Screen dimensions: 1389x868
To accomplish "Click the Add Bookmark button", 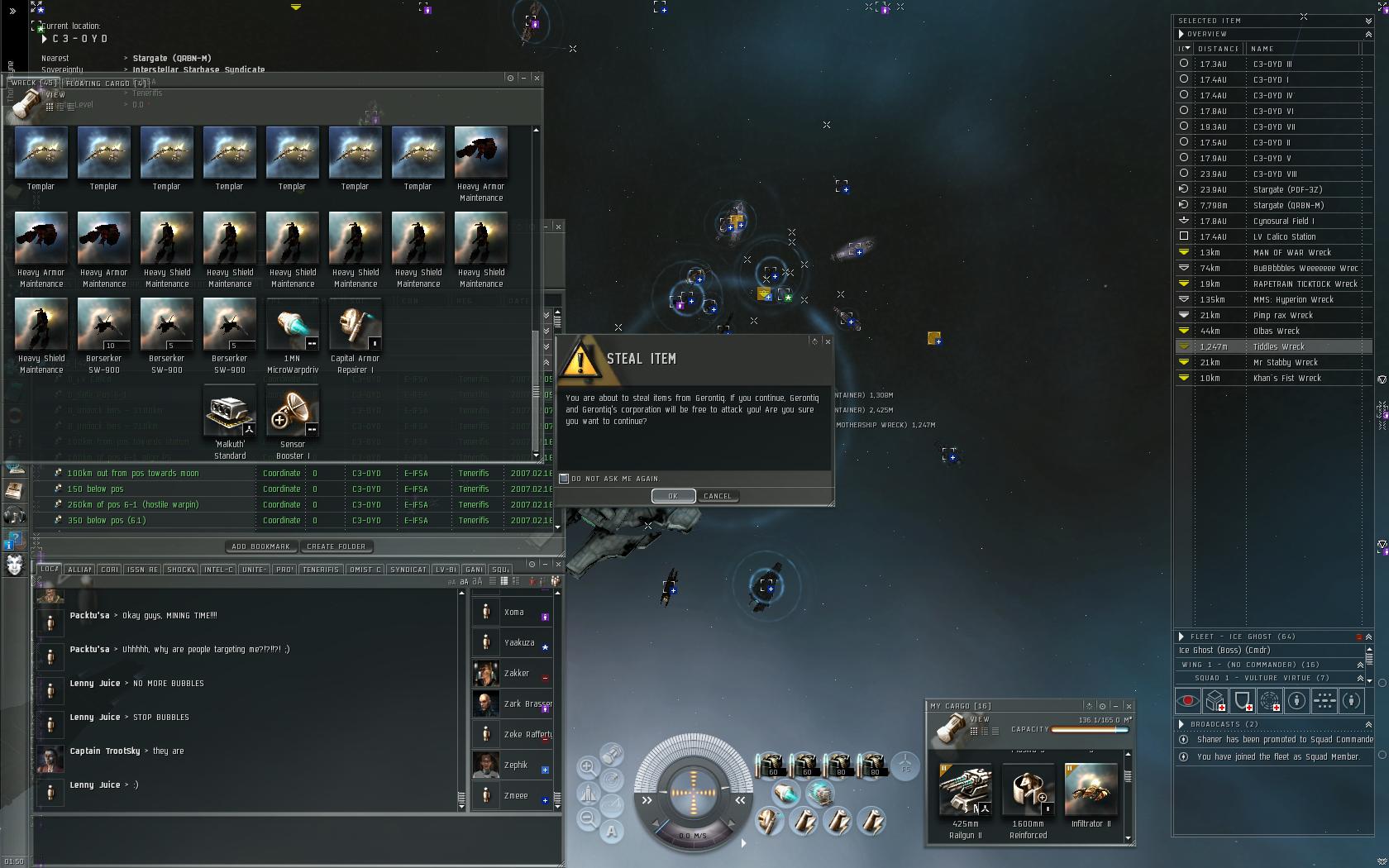I will click(260, 546).
